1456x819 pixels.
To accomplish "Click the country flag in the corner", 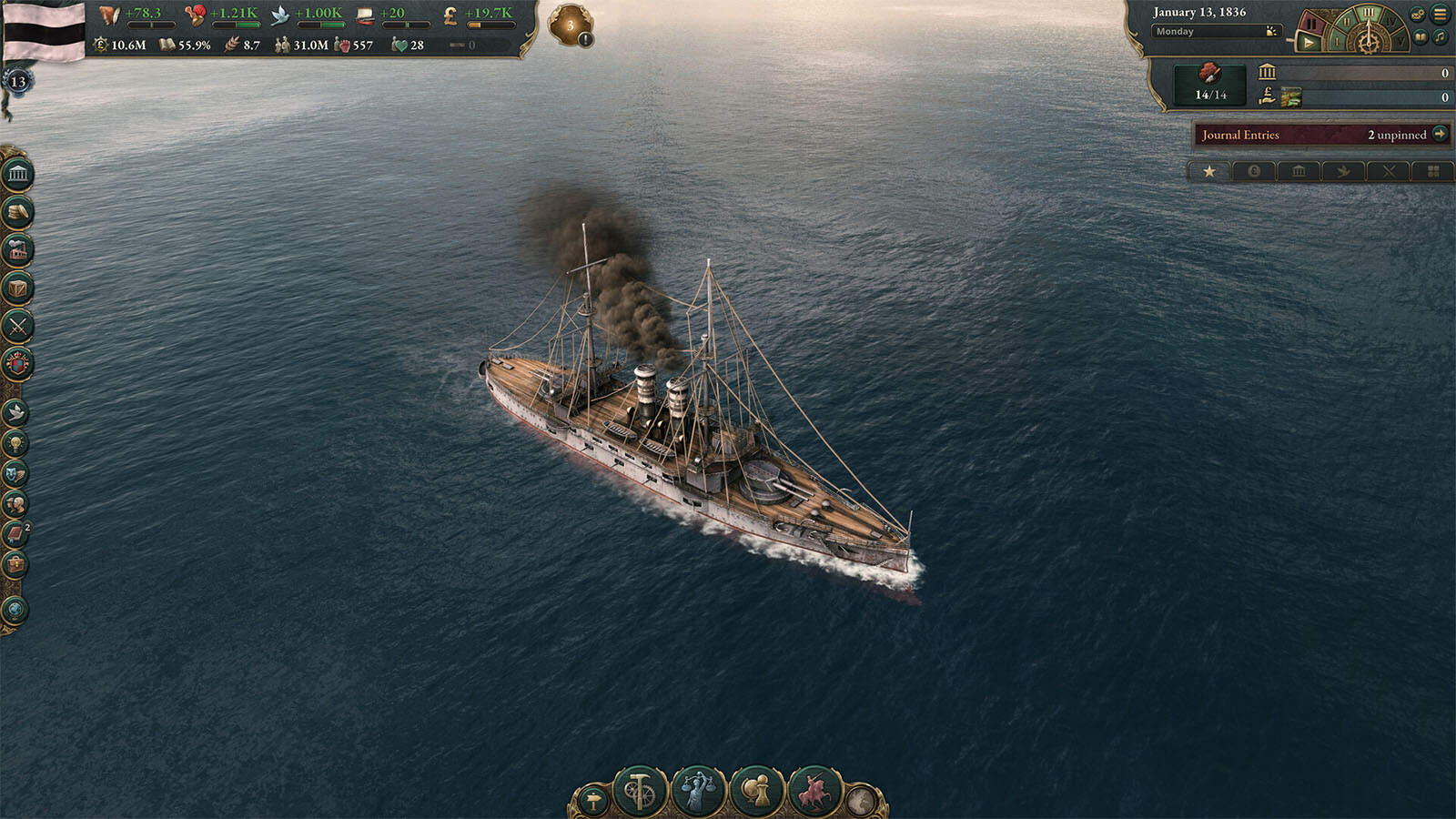I will coord(44,31).
